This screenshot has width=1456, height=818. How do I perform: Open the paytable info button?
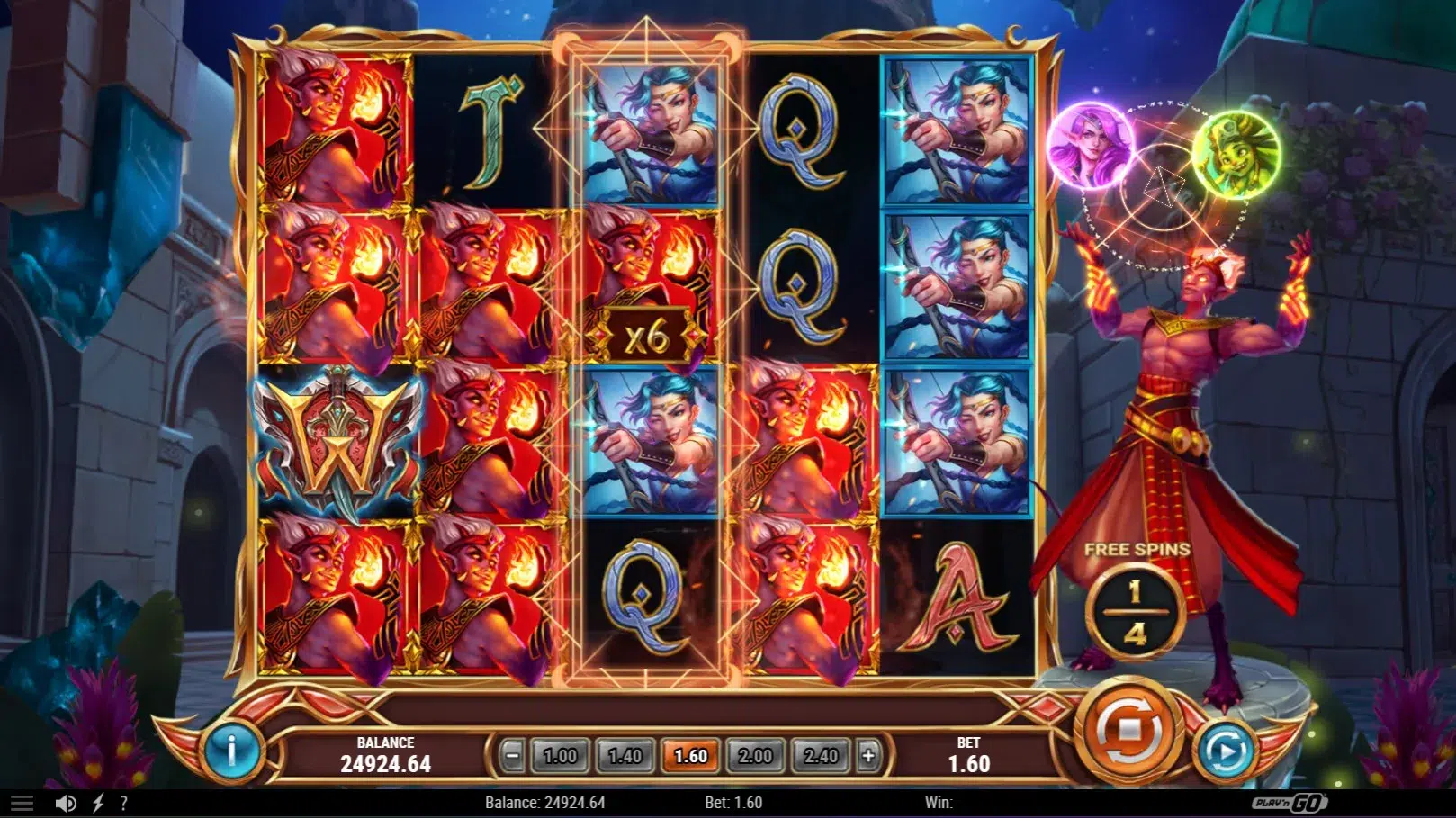pyautogui.click(x=232, y=750)
